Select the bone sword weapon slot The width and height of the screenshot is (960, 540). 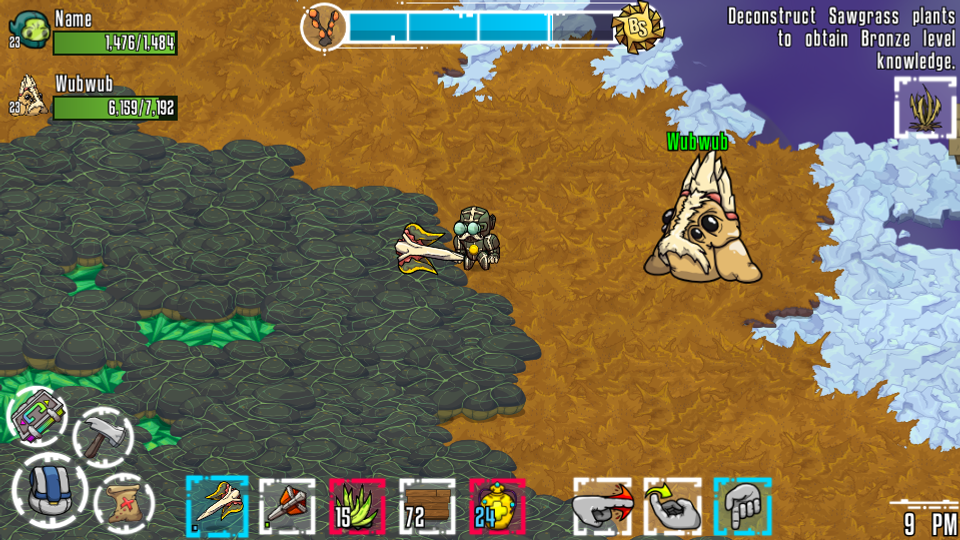(217, 504)
